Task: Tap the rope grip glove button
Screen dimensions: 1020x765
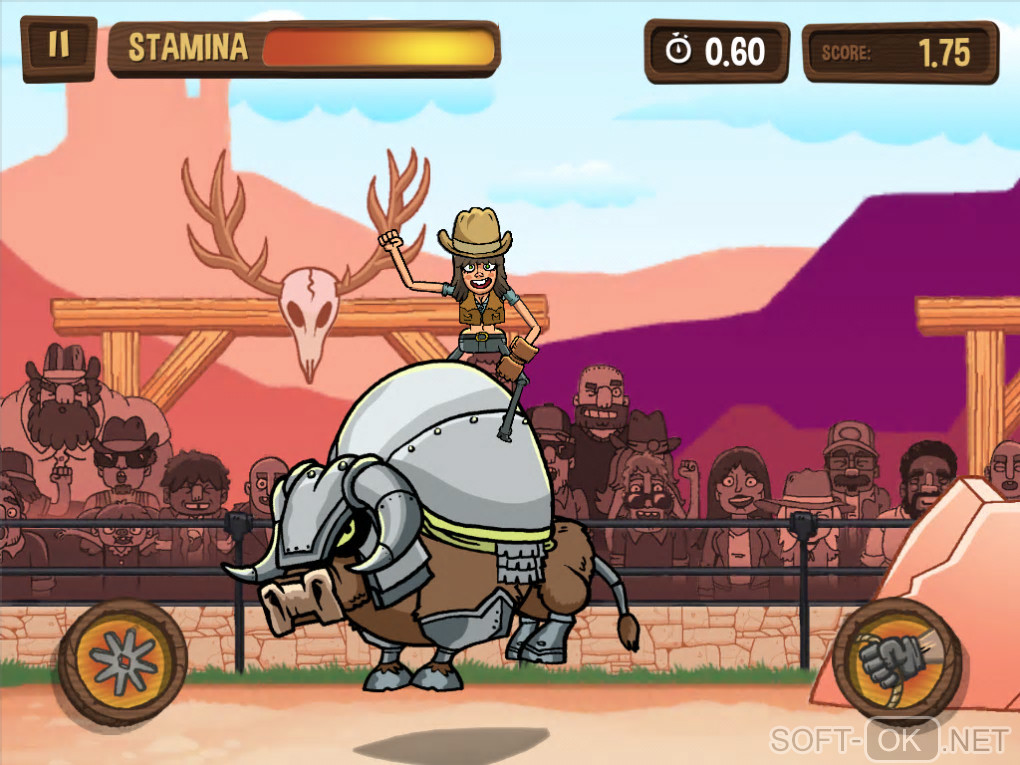Action: coord(897,660)
